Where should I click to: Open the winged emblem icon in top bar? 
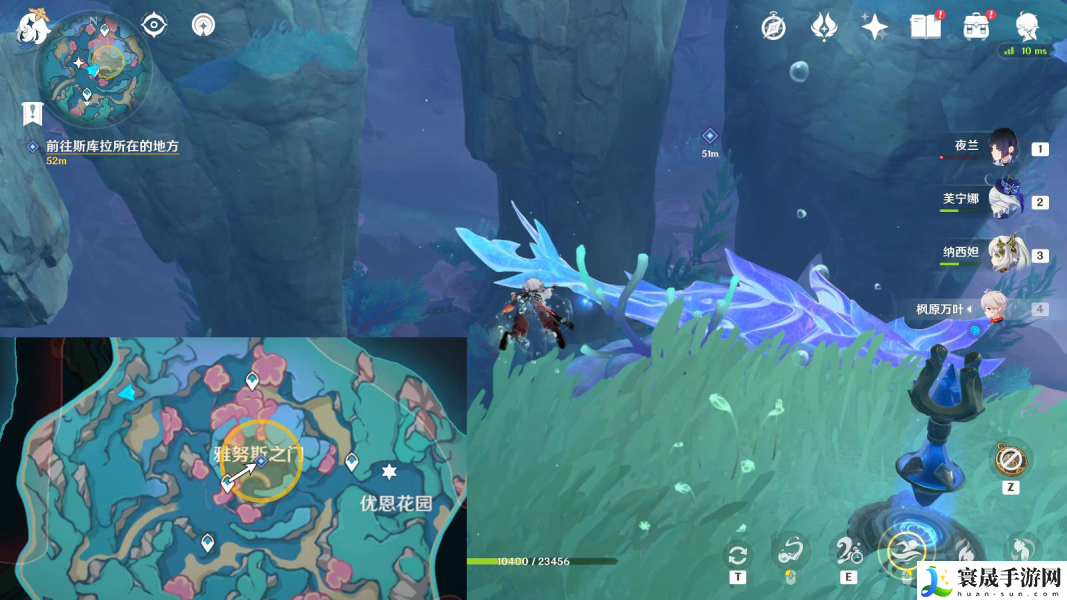click(823, 27)
